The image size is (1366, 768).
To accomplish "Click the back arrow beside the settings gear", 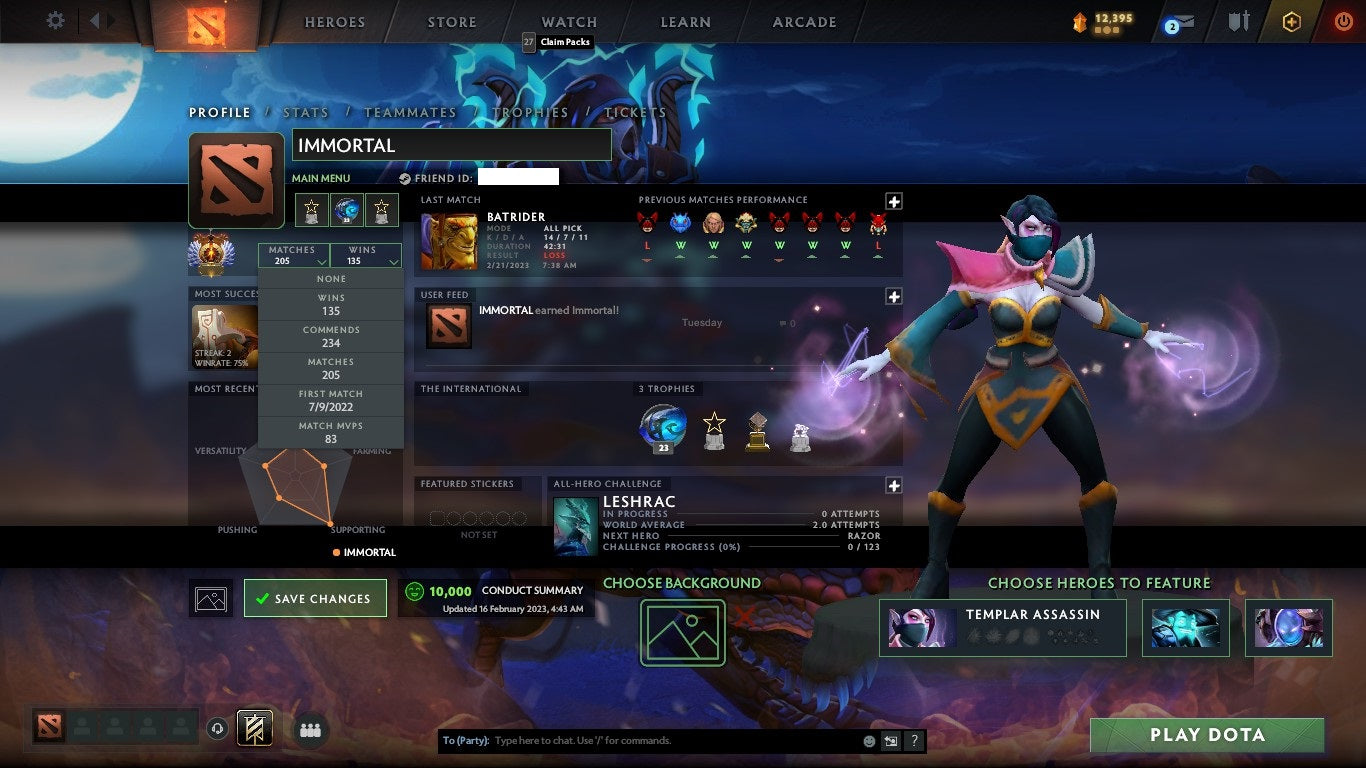I will 93,20.
